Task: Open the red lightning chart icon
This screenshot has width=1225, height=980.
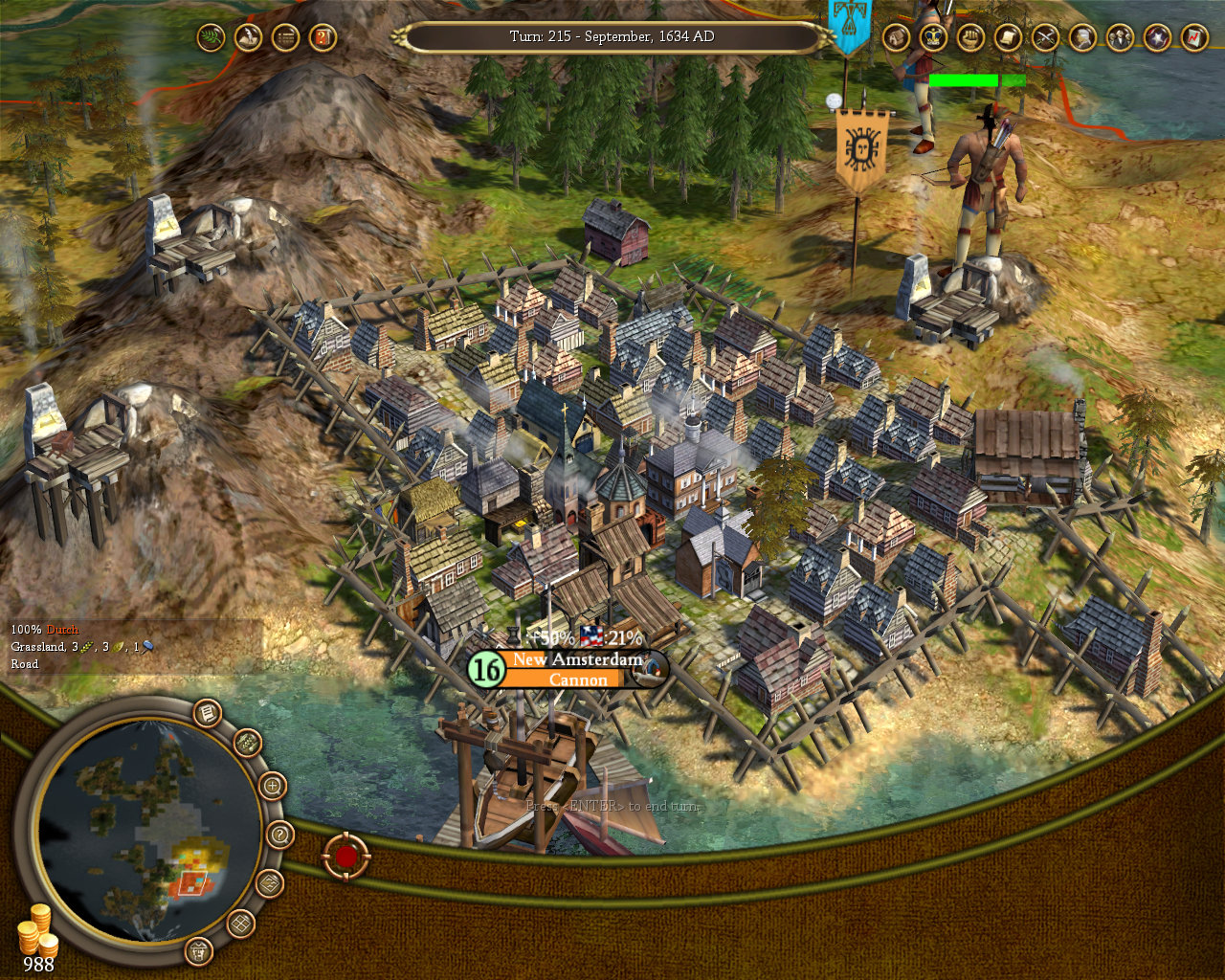Action: click(x=1194, y=38)
